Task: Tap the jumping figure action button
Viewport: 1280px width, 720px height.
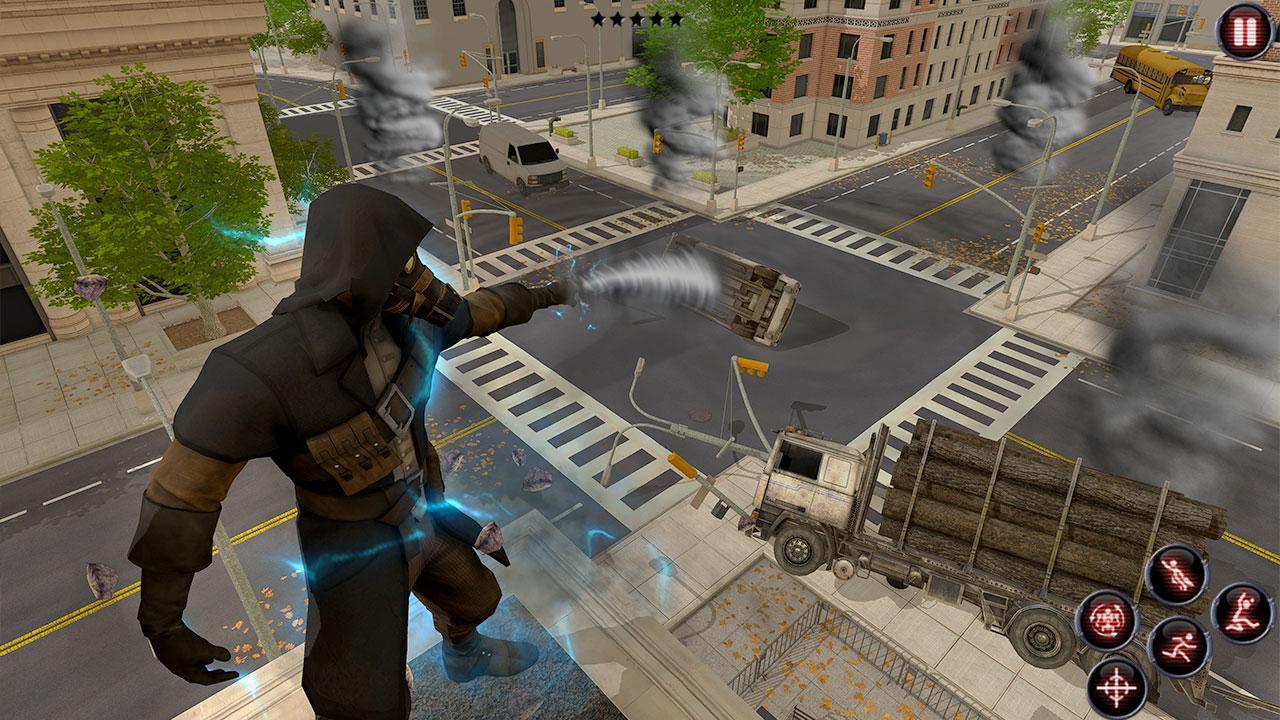Action: tap(1241, 613)
